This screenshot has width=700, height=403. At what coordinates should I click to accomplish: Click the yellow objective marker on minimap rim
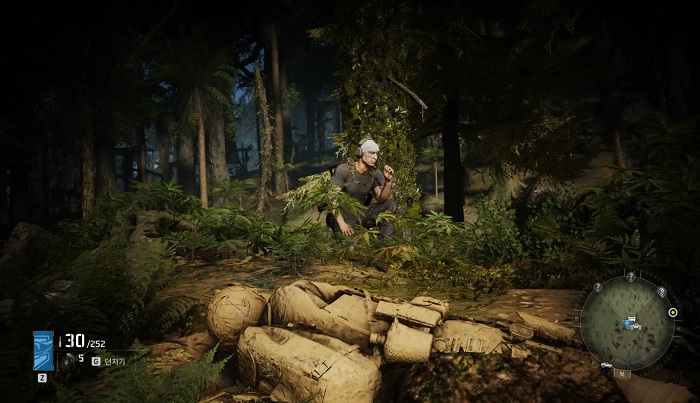pos(673,312)
